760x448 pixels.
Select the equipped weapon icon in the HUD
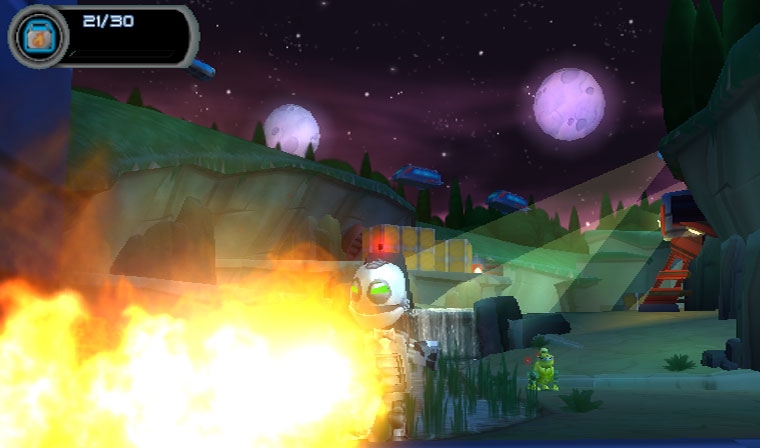pos(38,37)
